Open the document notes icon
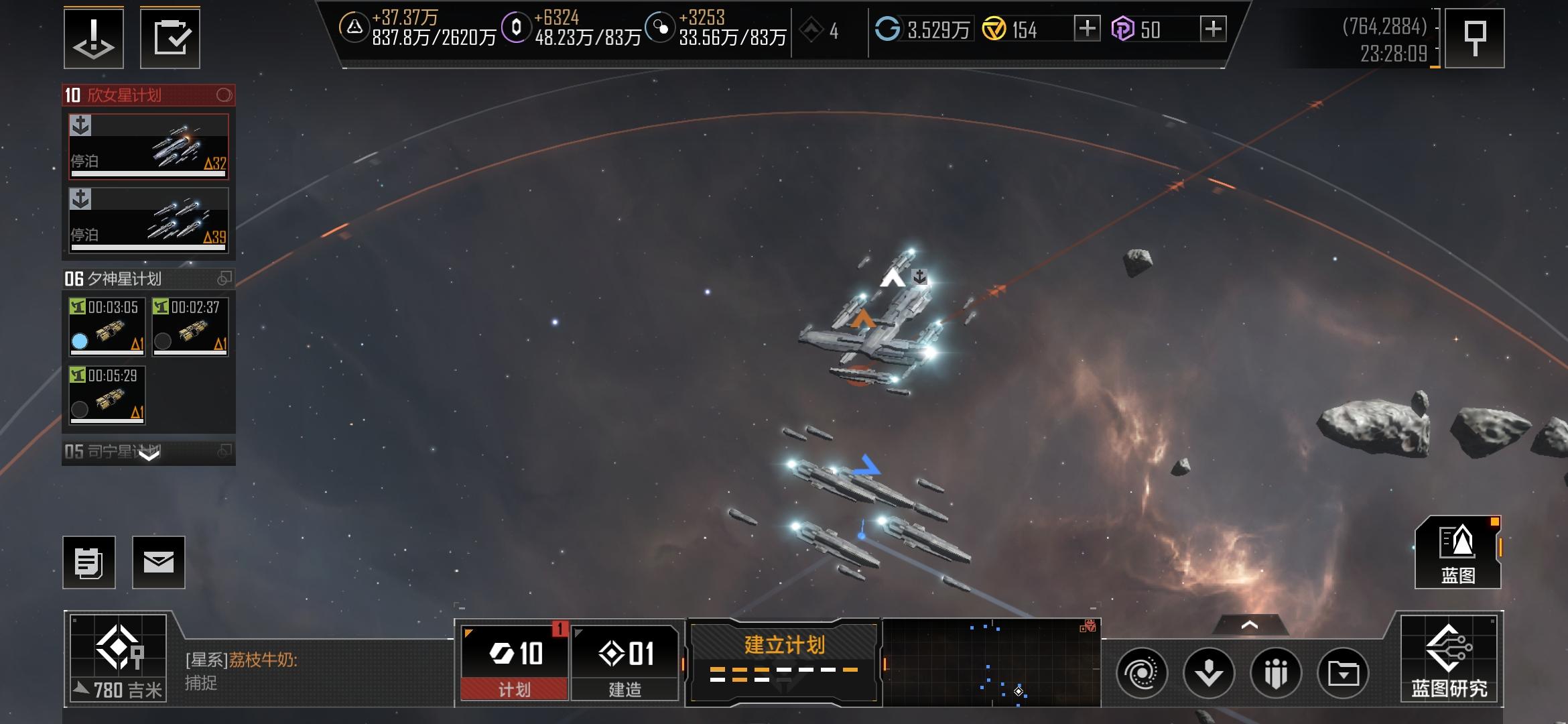This screenshot has height=724, width=1568. pyautogui.click(x=89, y=562)
